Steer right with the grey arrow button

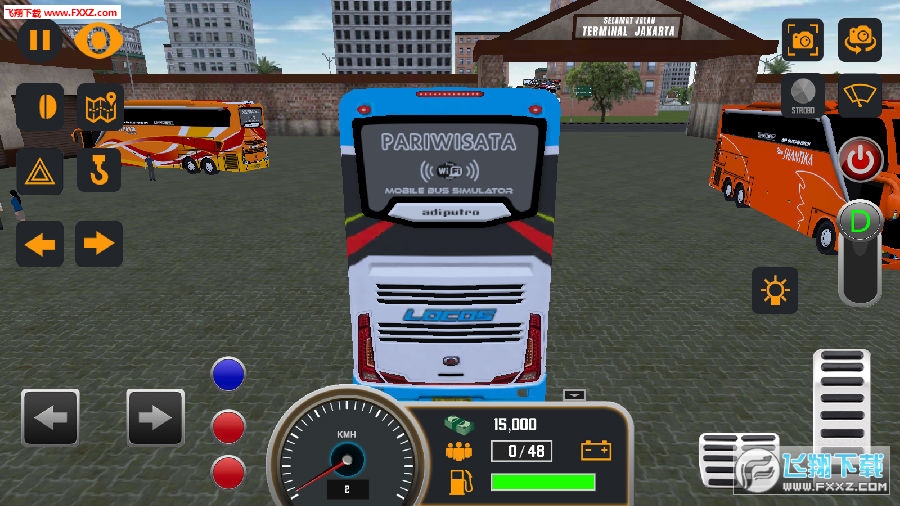click(155, 417)
